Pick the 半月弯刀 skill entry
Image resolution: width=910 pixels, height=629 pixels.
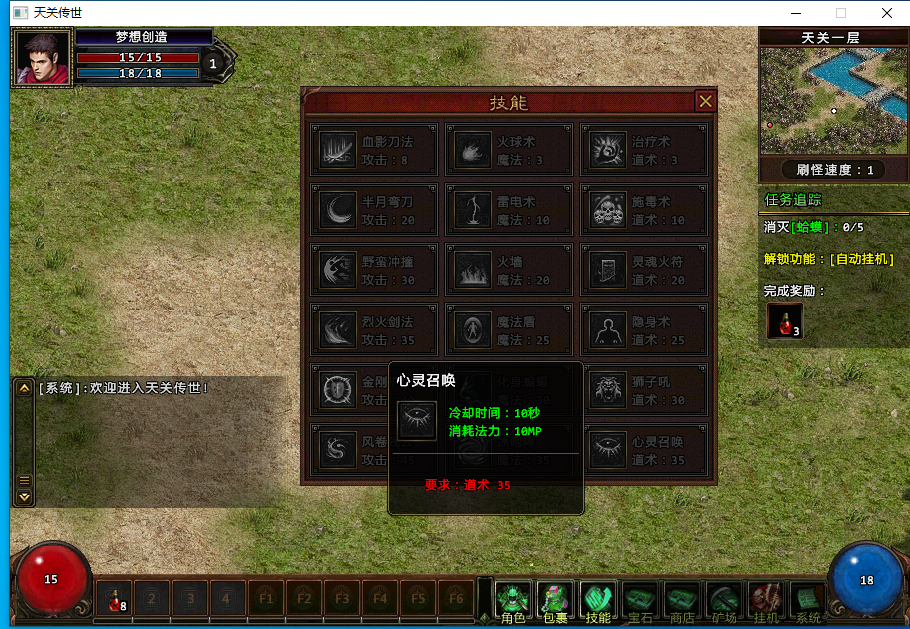[x=374, y=210]
